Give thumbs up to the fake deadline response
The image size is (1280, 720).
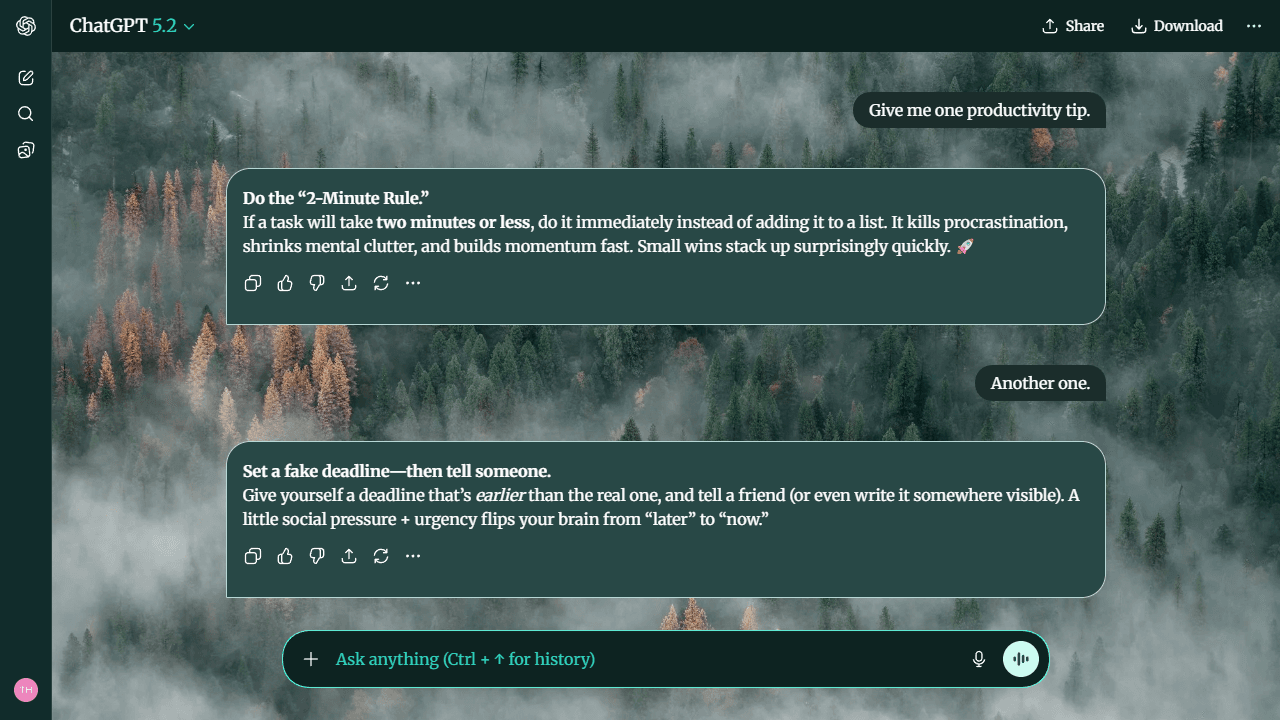(285, 556)
